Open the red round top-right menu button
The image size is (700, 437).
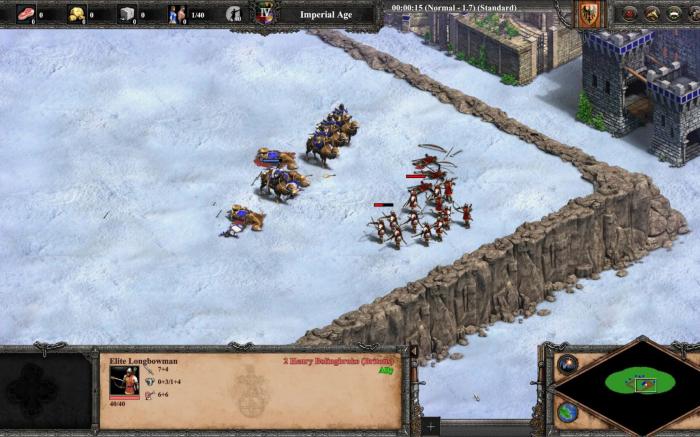[628, 14]
